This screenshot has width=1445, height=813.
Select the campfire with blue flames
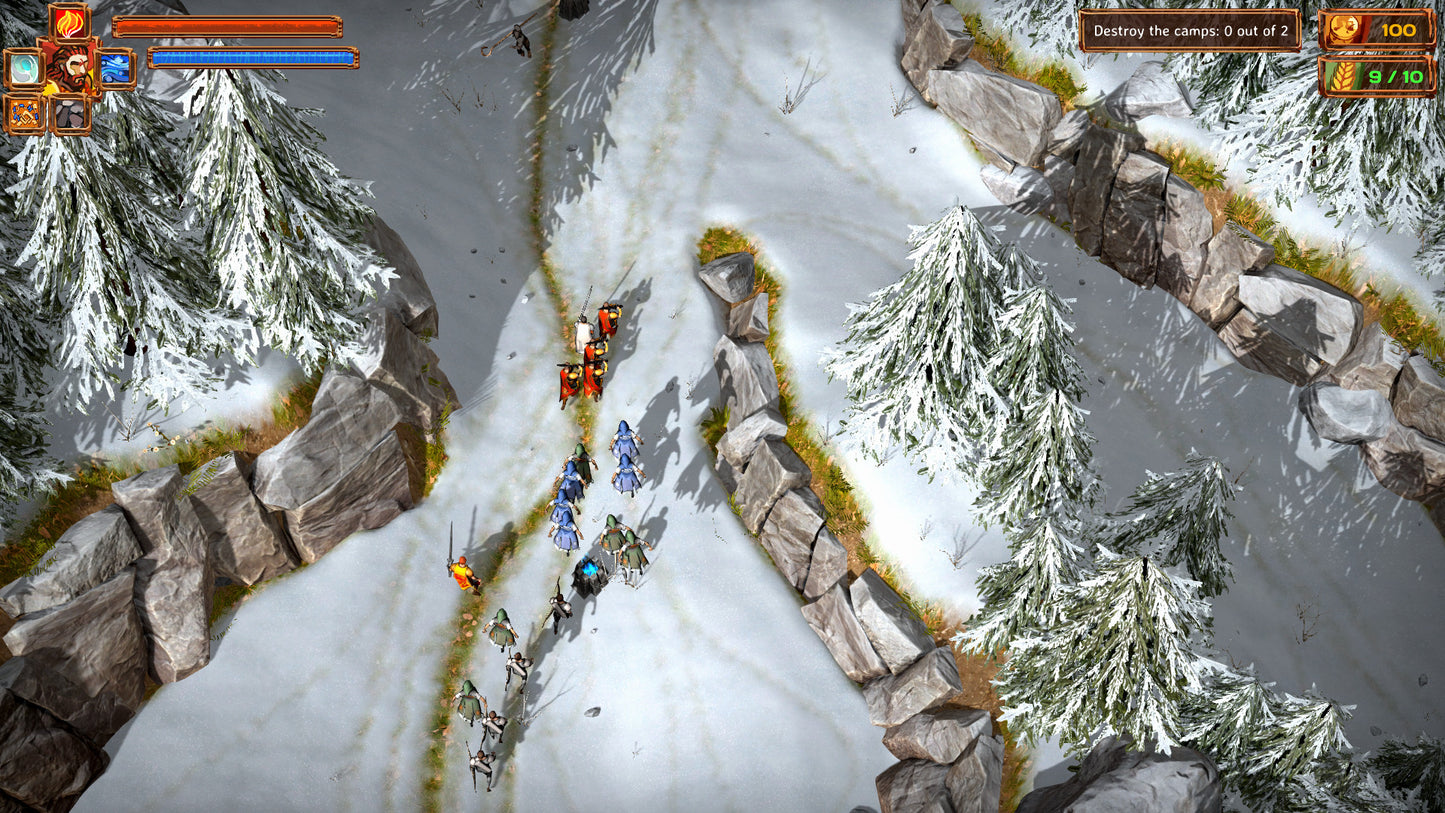tap(588, 570)
